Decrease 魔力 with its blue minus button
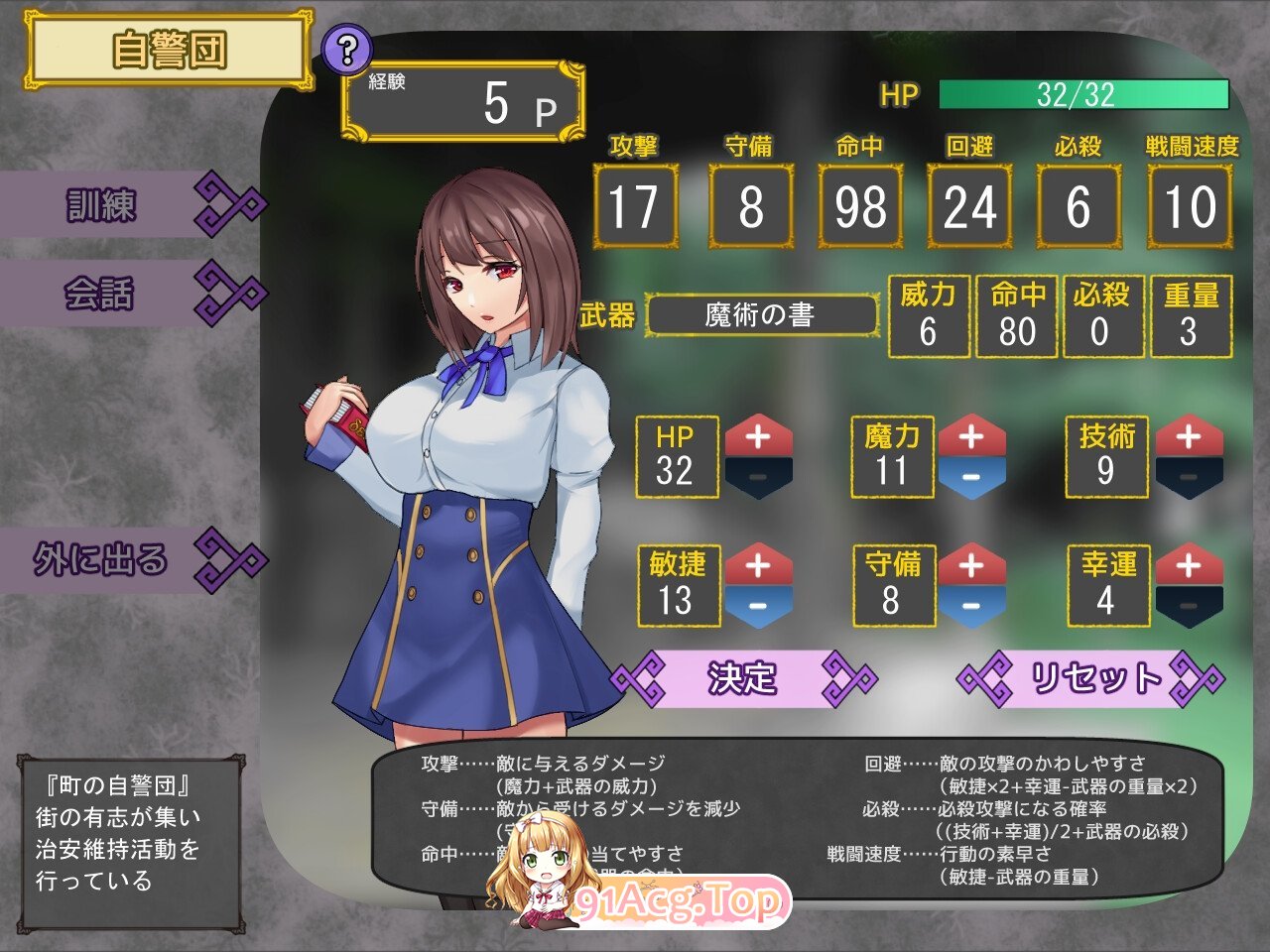Screen dimensions: 1270x952 point(972,477)
